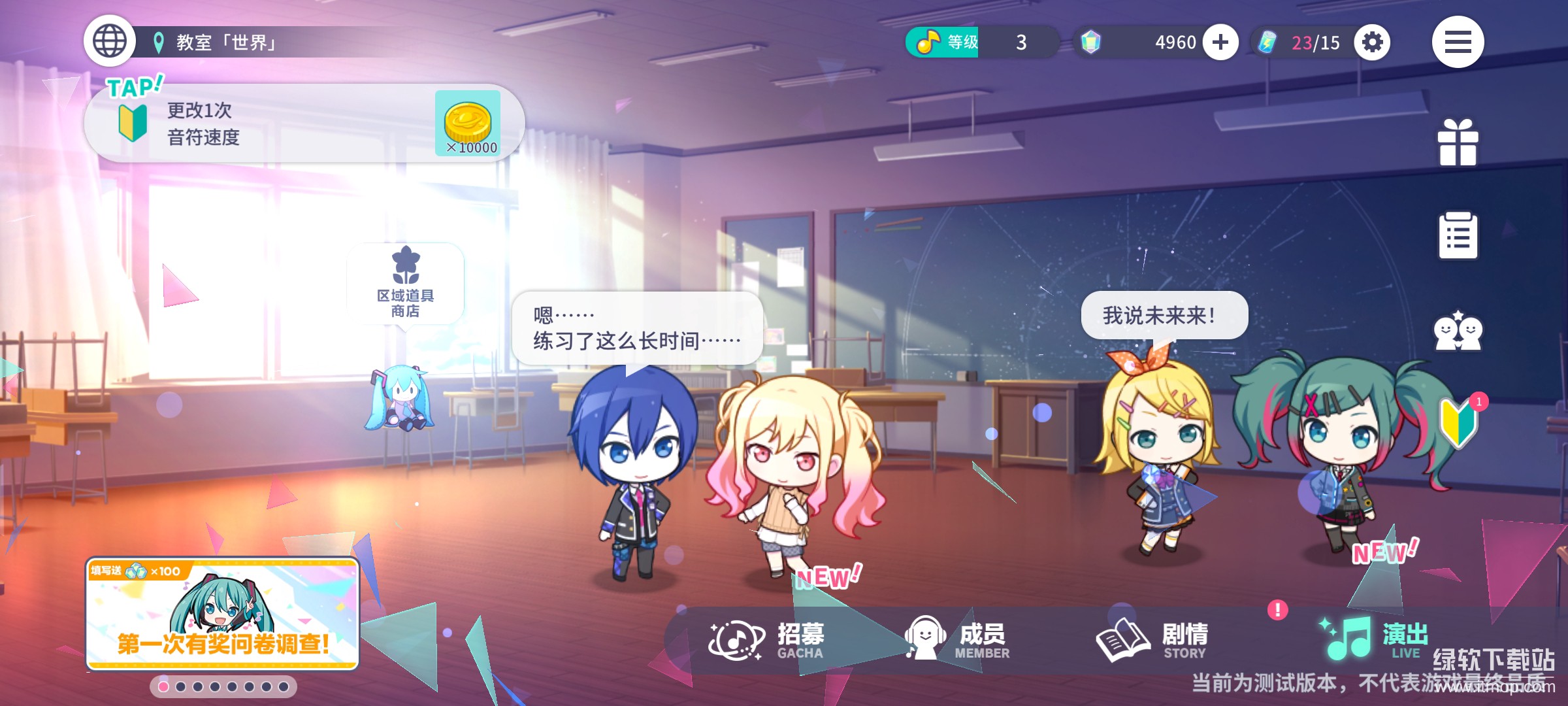Open the hamburger main menu

1458,41
